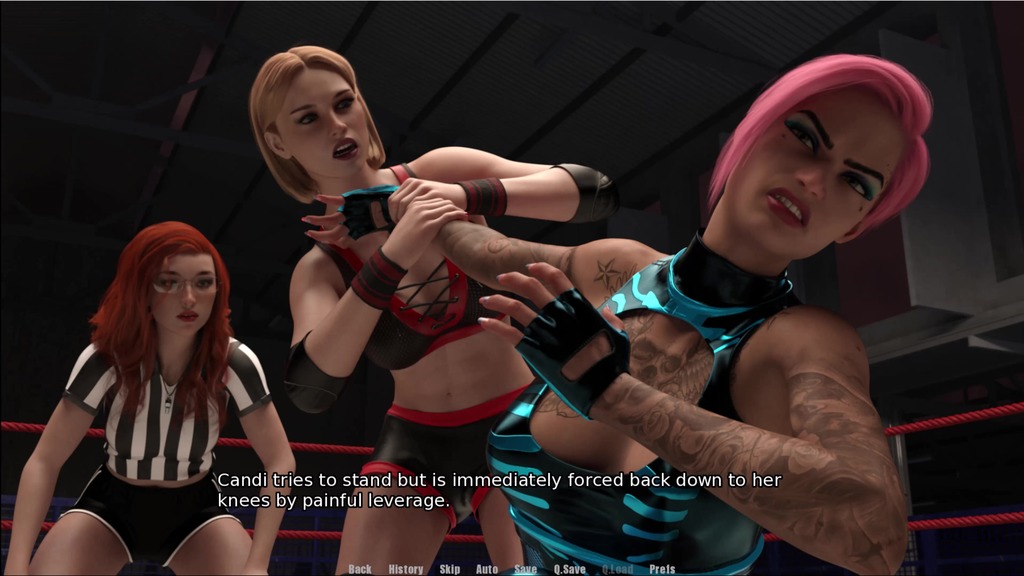Go back one line with Back
The image size is (1024, 576).
coord(360,569)
